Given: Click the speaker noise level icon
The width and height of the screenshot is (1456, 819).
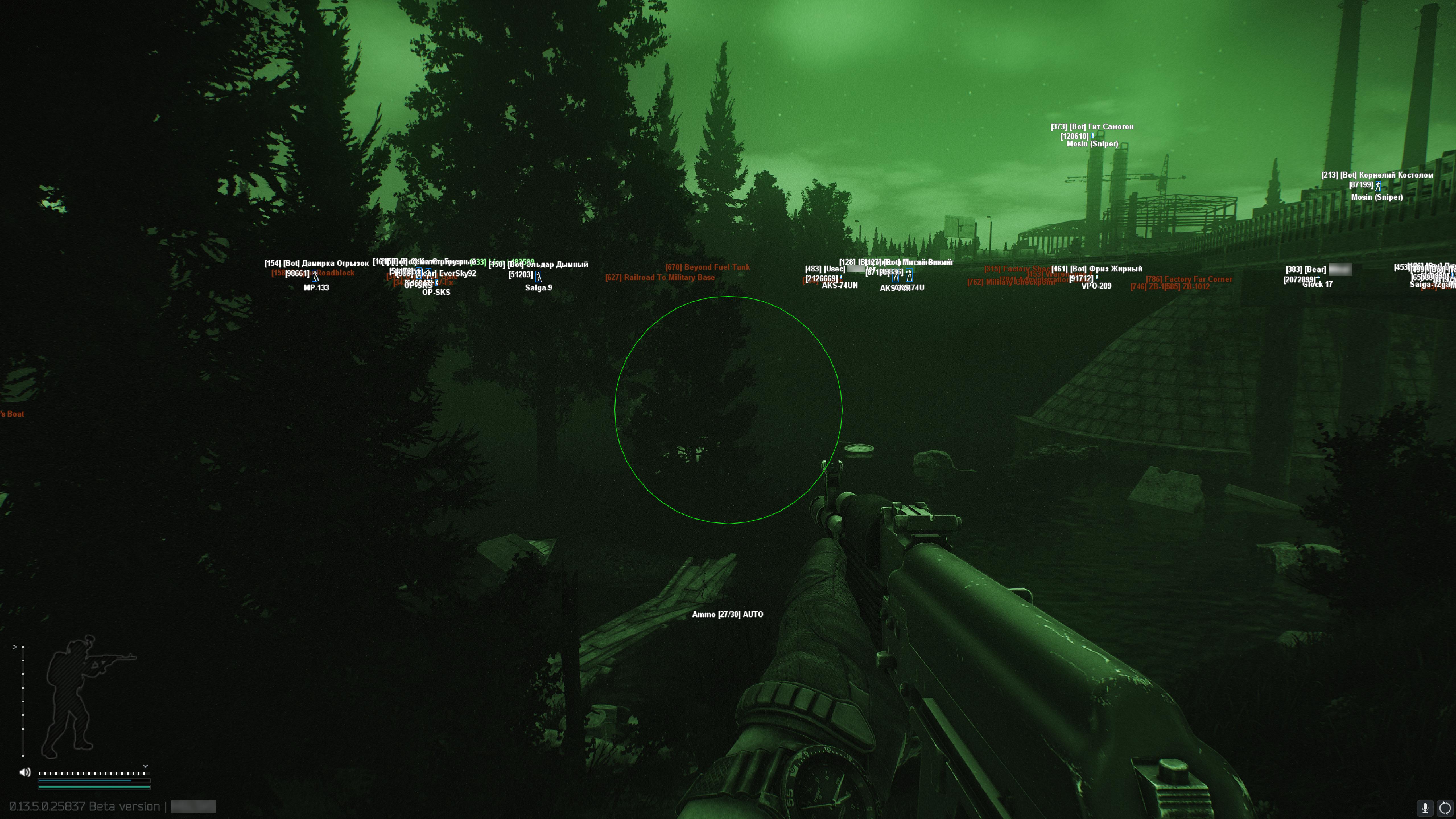Looking at the screenshot, I should pyautogui.click(x=25, y=772).
